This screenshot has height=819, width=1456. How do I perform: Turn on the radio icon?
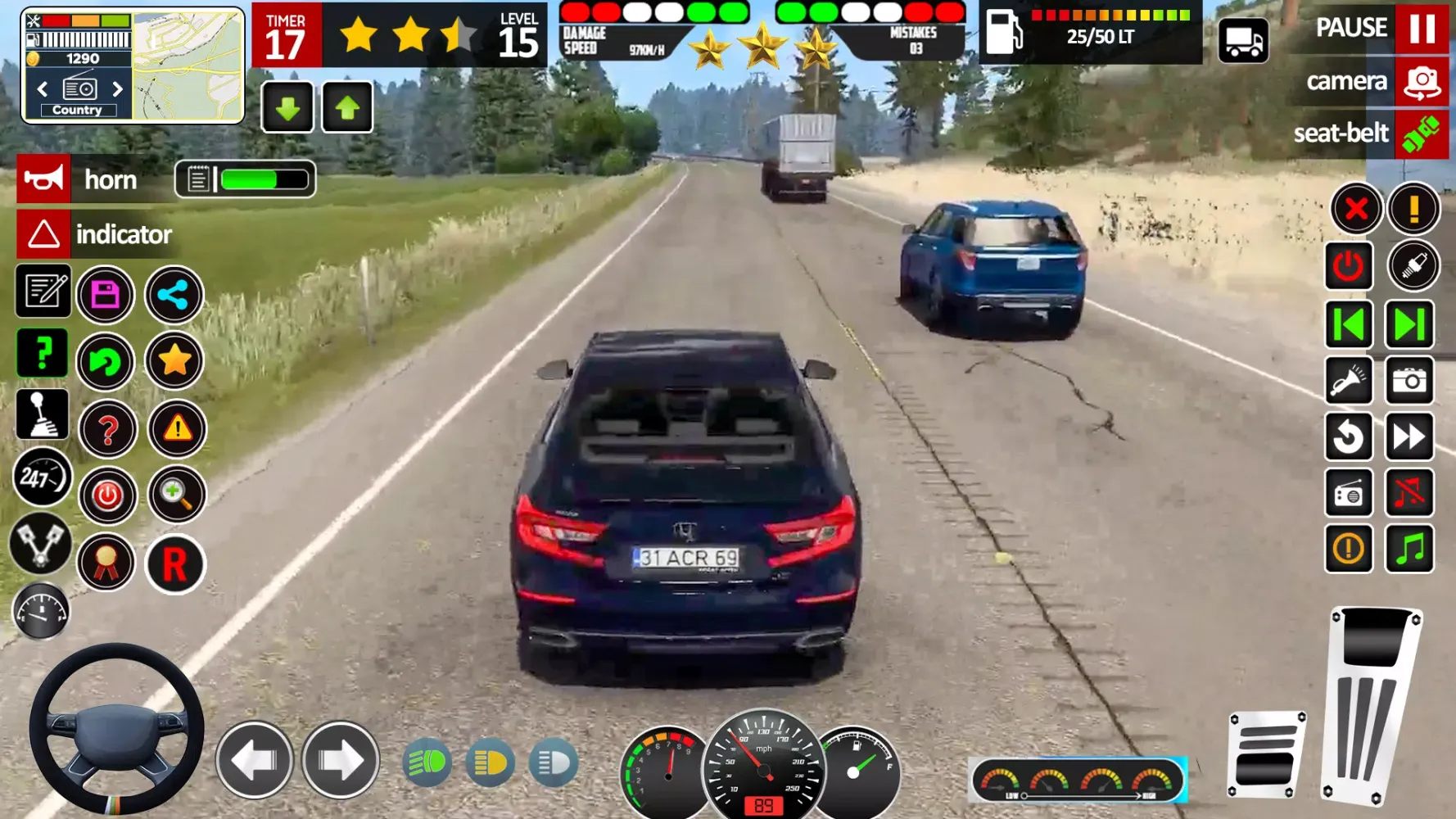click(x=1348, y=493)
